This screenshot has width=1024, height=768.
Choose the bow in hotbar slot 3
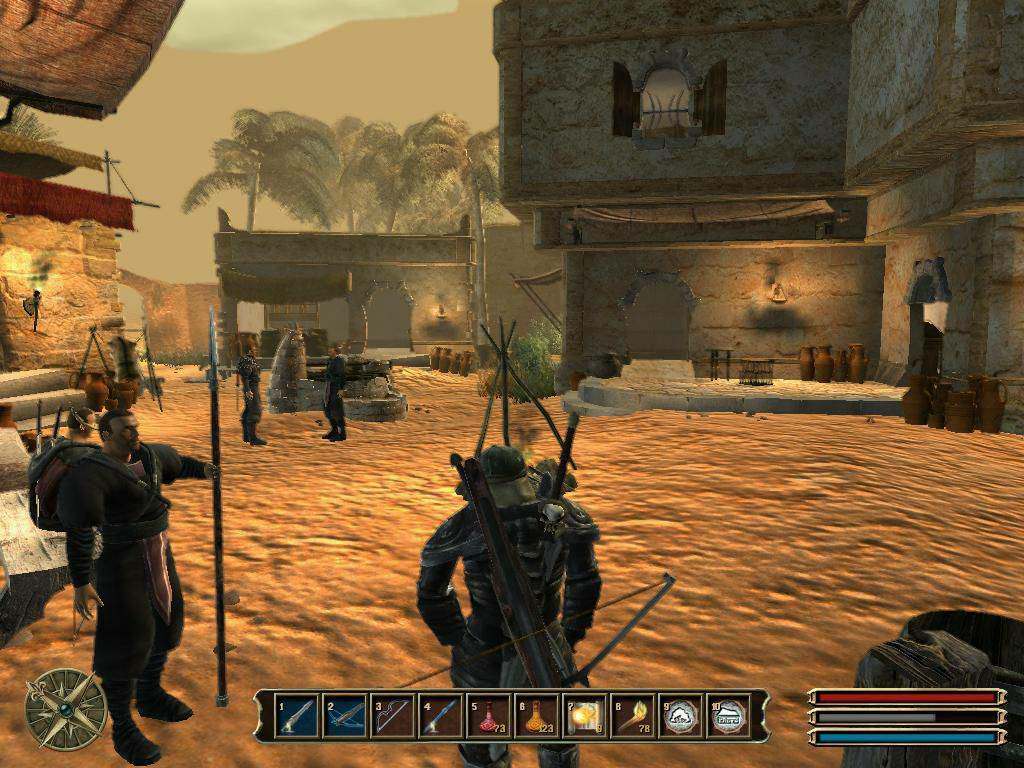(x=393, y=716)
